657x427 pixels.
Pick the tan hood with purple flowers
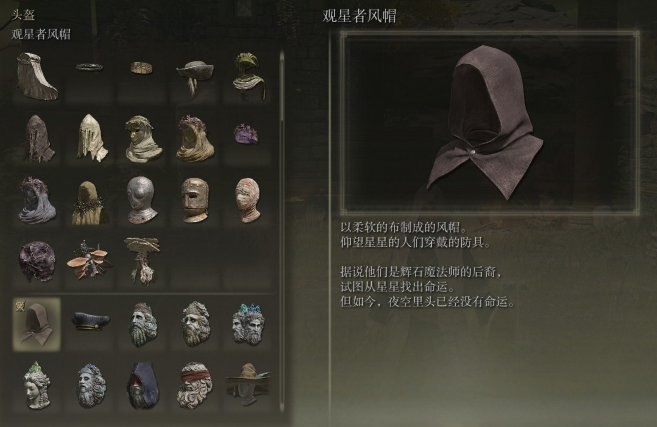[x=194, y=138]
